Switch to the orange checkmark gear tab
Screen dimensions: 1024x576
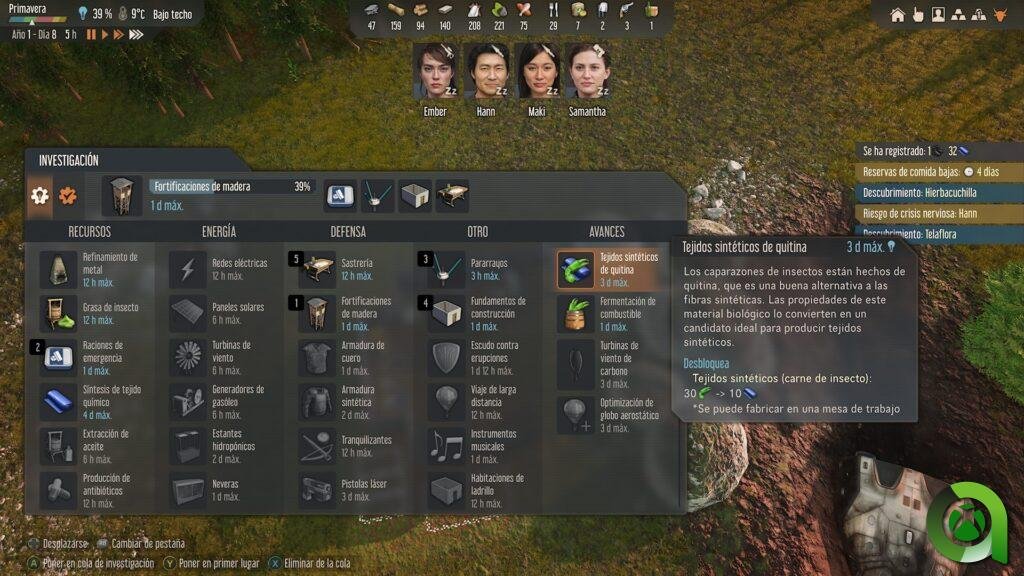pos(68,196)
